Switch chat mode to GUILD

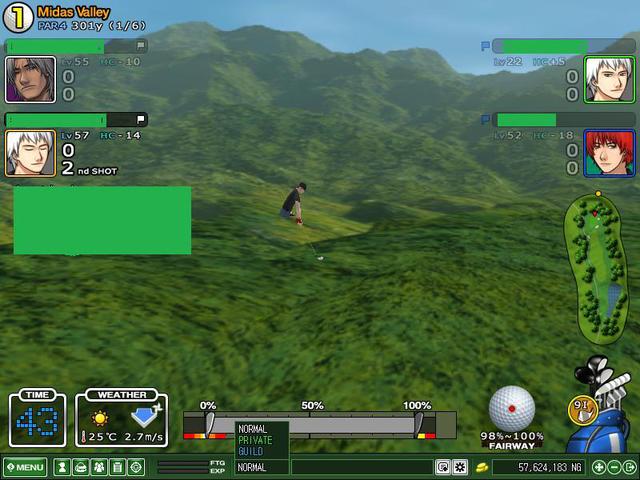(251, 451)
